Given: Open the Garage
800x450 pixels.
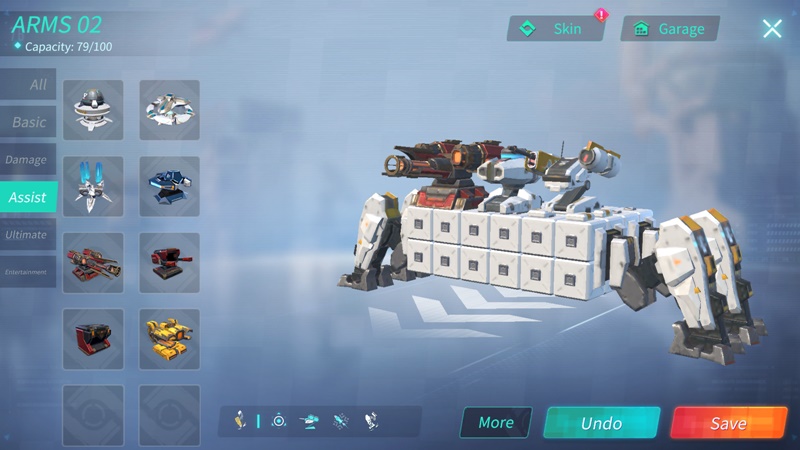Looking at the screenshot, I should (x=670, y=29).
